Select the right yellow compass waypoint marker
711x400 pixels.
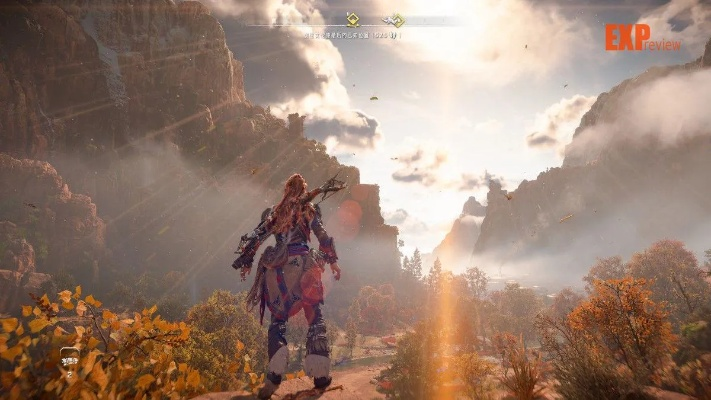click(397, 19)
